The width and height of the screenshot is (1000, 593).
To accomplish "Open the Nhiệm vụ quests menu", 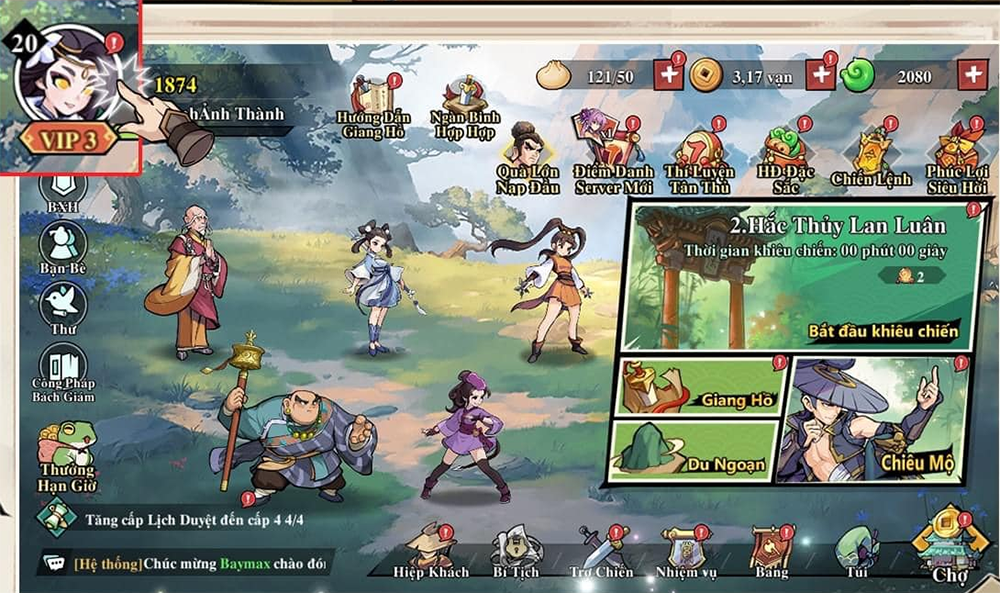I will (686, 551).
